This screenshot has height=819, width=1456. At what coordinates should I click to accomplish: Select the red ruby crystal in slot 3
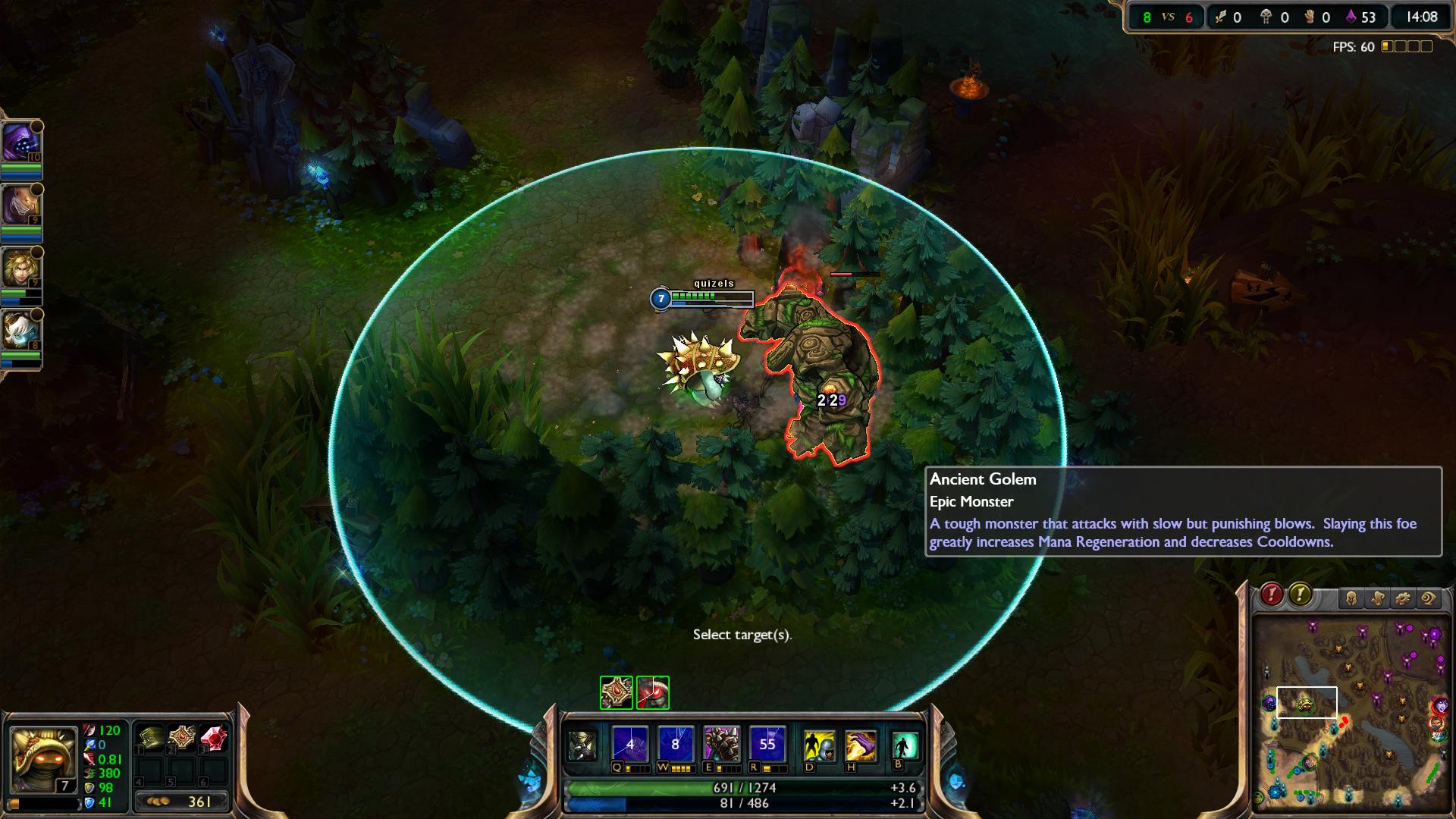click(x=214, y=737)
